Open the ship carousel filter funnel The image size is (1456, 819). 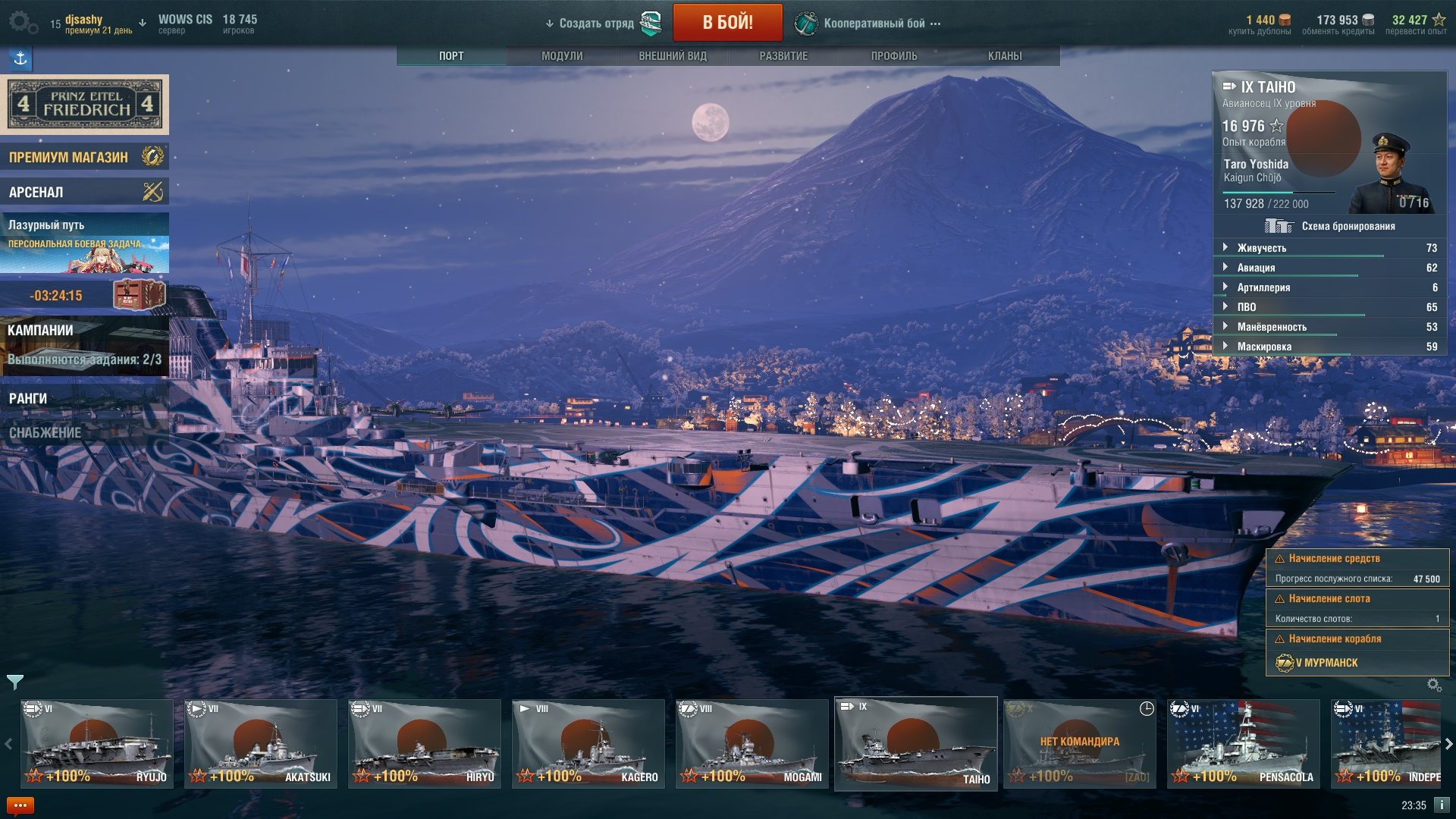coord(15,682)
